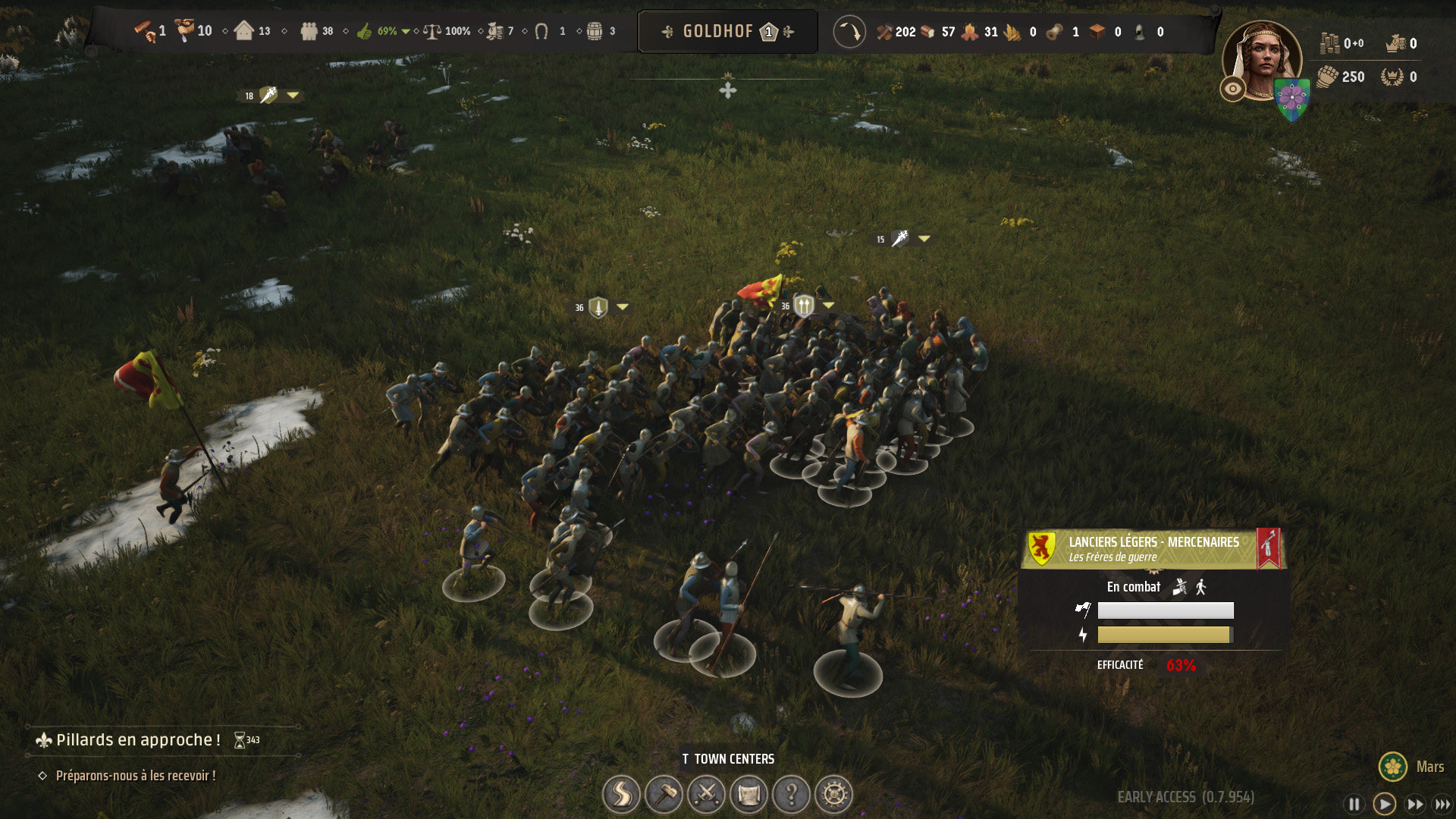Image resolution: width=1456 pixels, height=819 pixels.
Task: Open the map scroll button
Action: pos(748,794)
